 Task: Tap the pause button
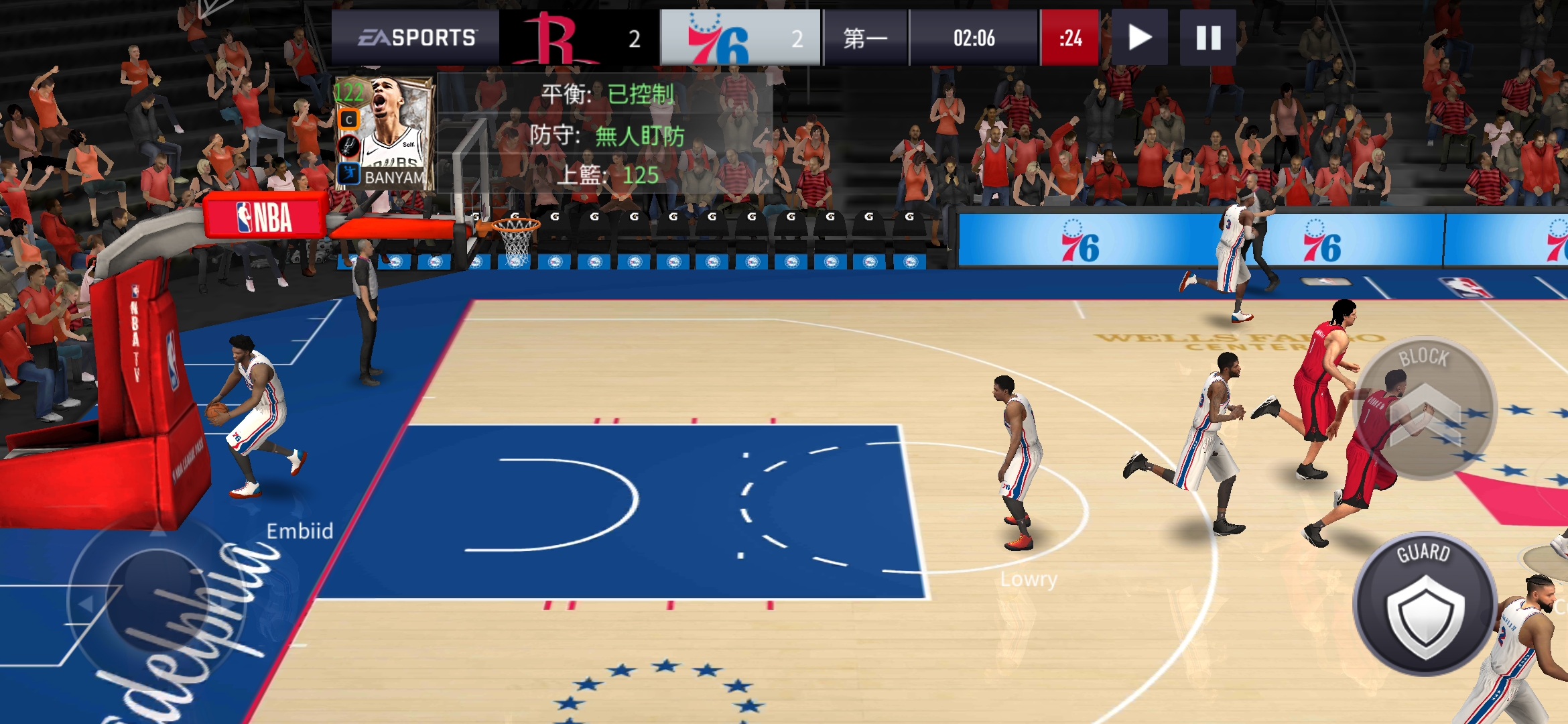pos(1207,38)
